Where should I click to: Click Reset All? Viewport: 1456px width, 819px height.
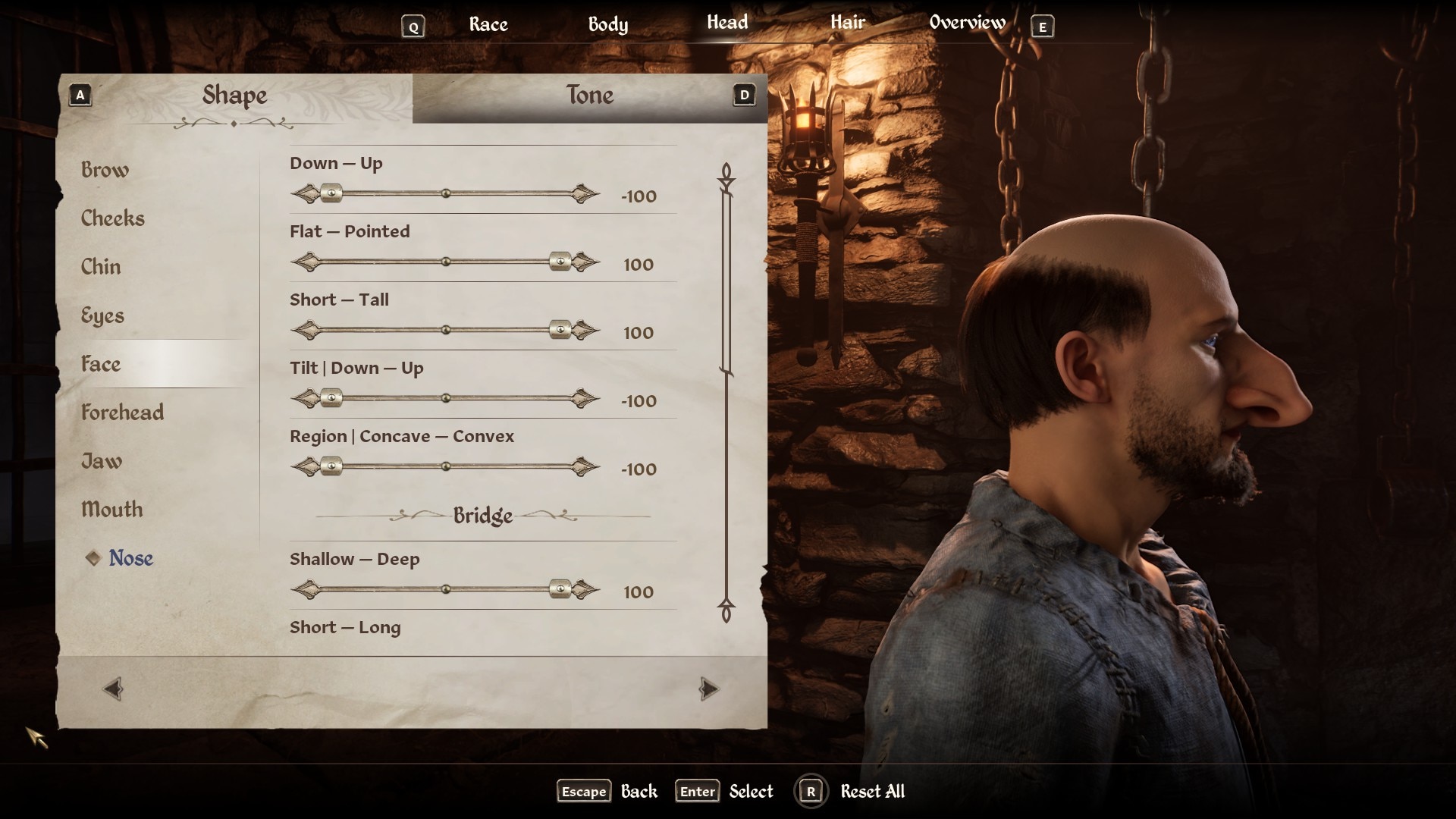pos(872,792)
